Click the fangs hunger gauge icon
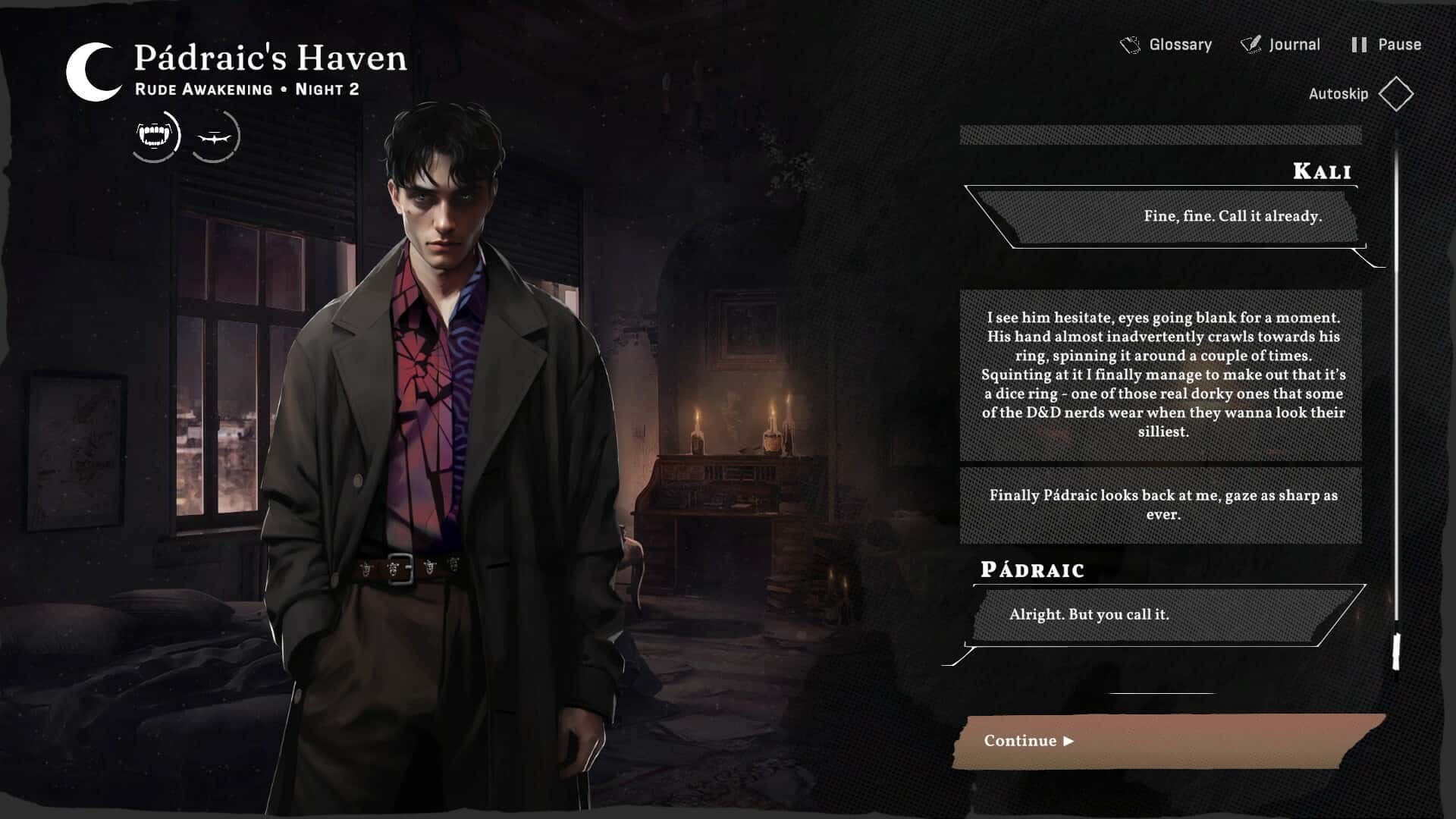Viewport: 1456px width, 819px height. click(x=153, y=136)
